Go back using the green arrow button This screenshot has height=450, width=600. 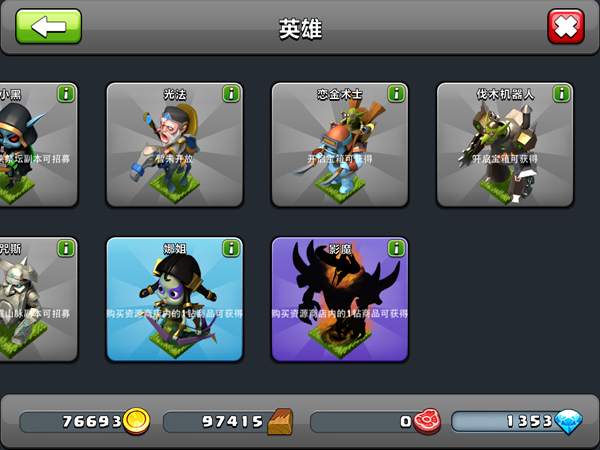pyautogui.click(x=48, y=26)
